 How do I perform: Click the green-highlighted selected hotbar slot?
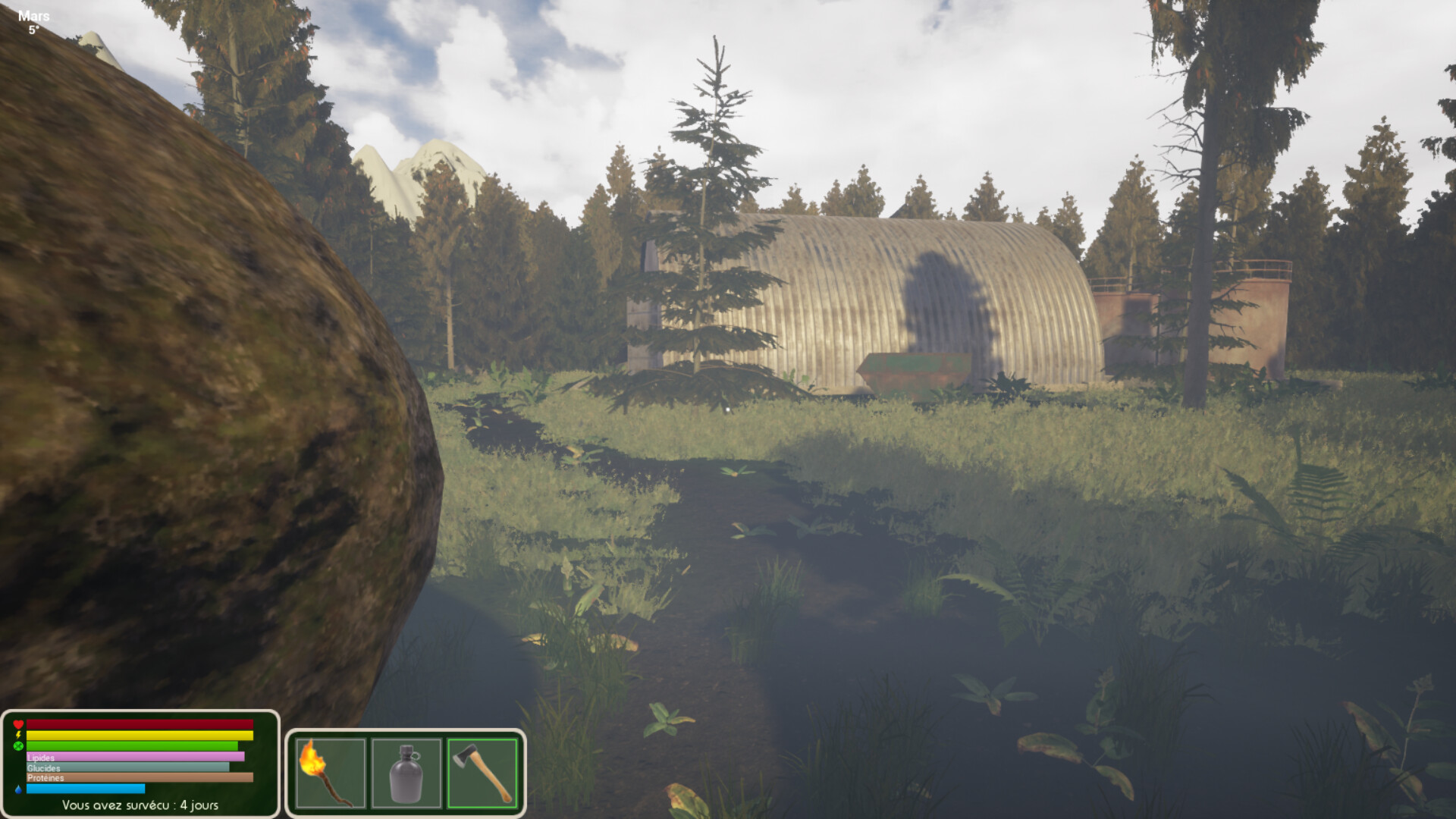pyautogui.click(x=482, y=773)
